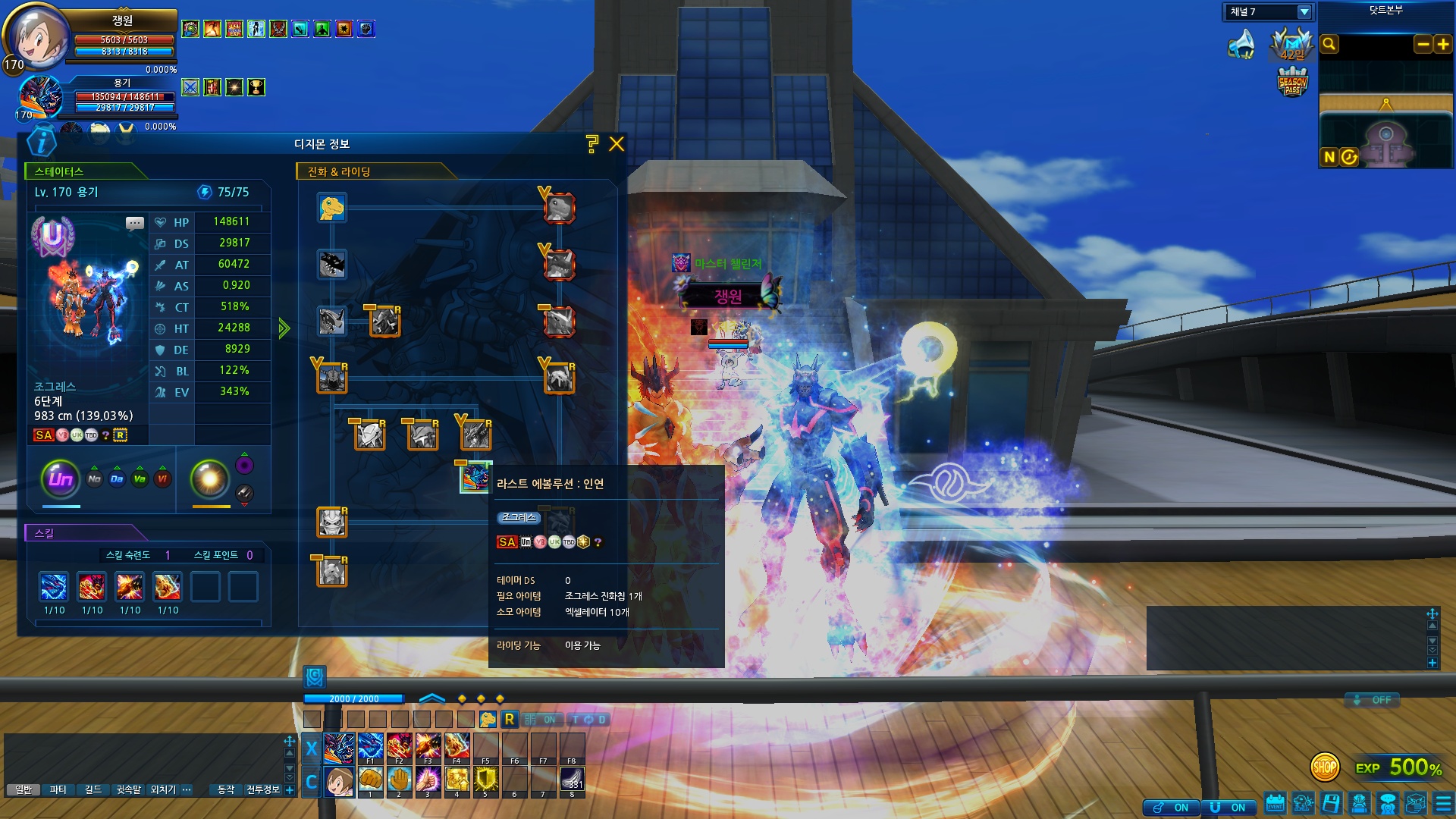Switch chat to the 파티 tab
Viewport: 1456px width, 819px height.
click(58, 790)
